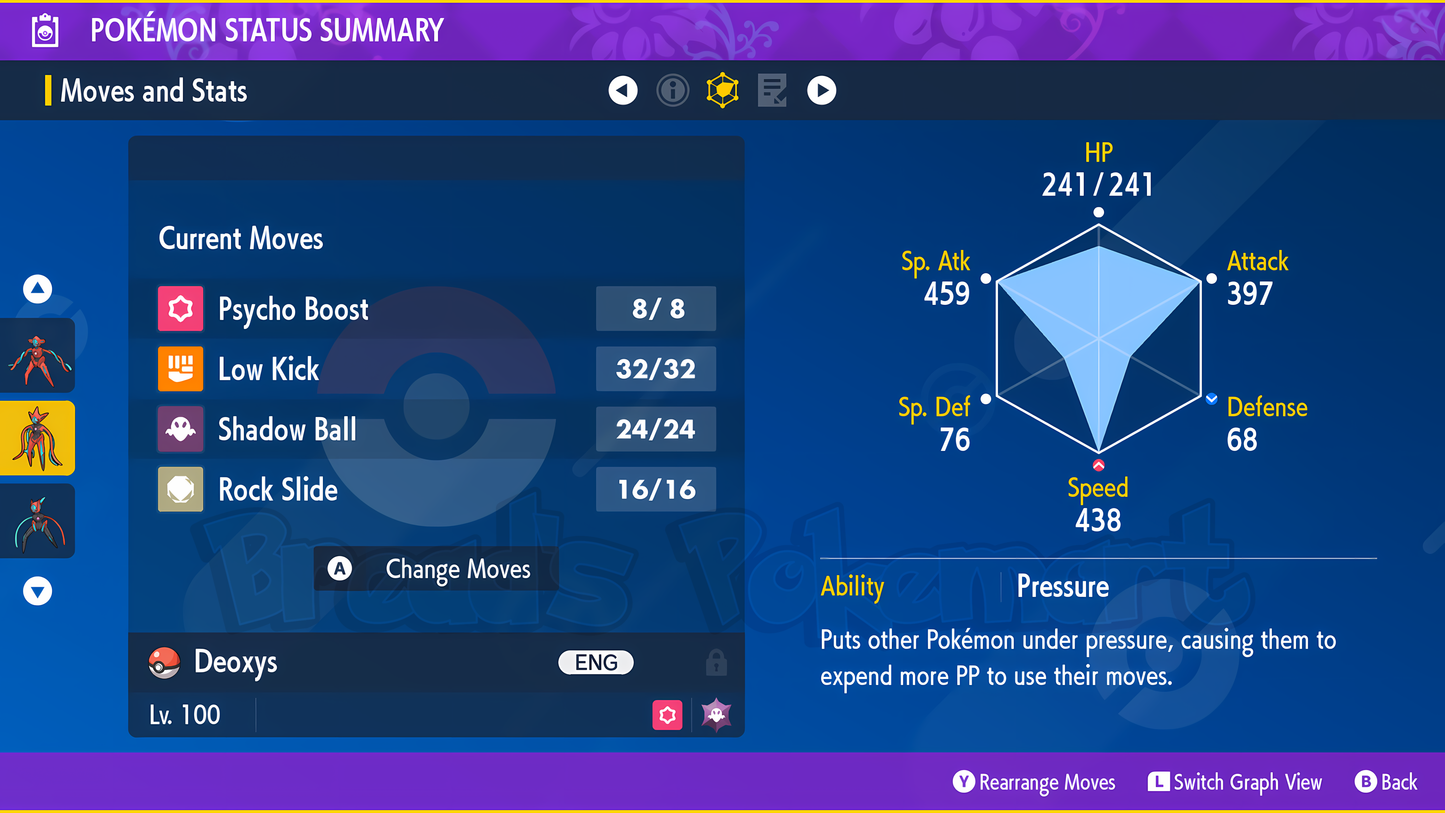Select the purple Tera Type ghost icon

(x=714, y=715)
